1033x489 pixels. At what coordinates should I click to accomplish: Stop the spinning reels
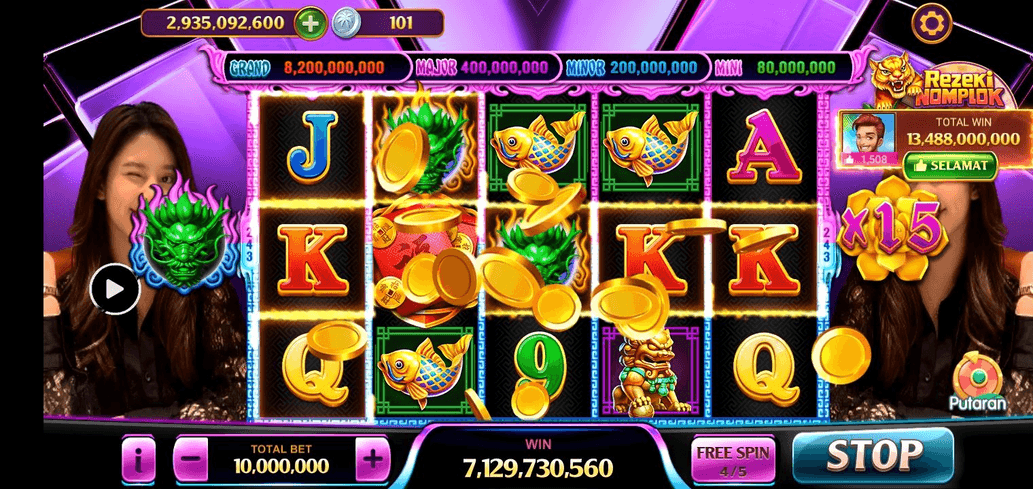(872, 455)
